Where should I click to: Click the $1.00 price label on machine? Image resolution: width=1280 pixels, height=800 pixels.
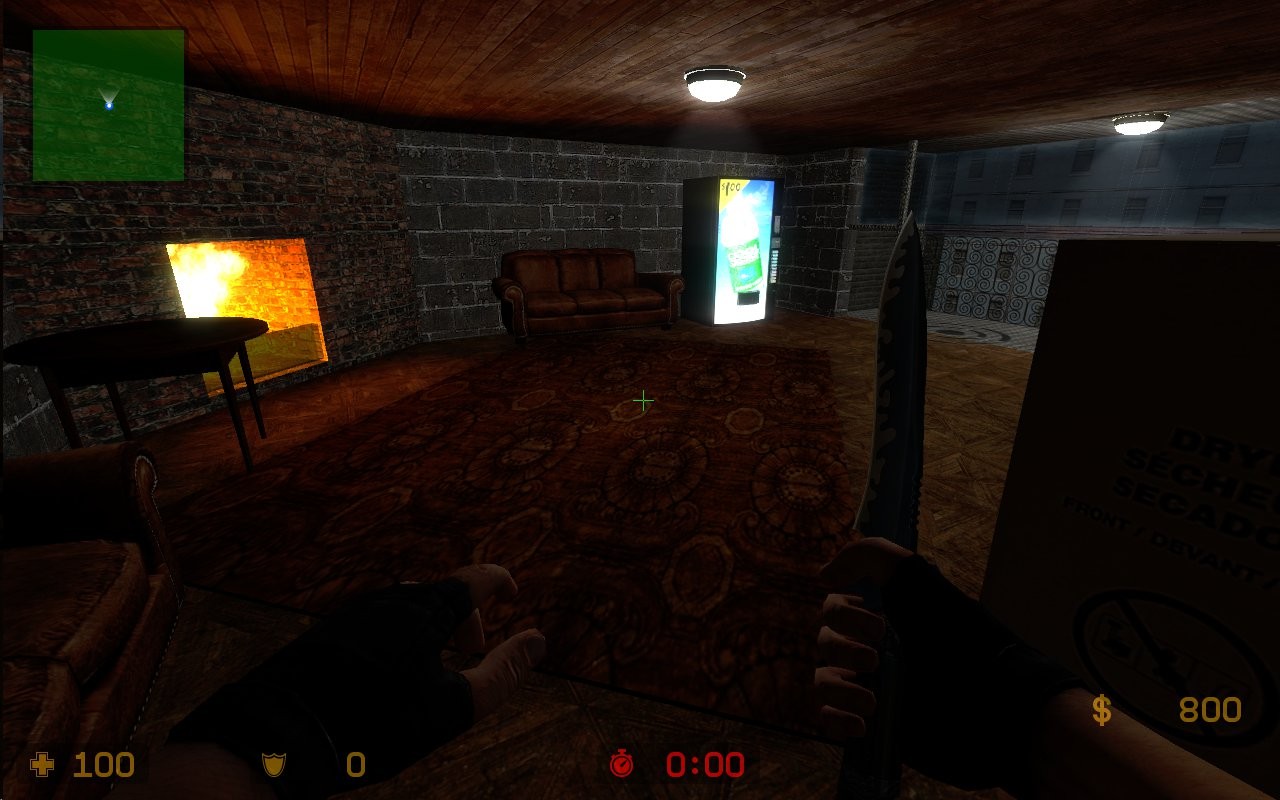pos(730,187)
